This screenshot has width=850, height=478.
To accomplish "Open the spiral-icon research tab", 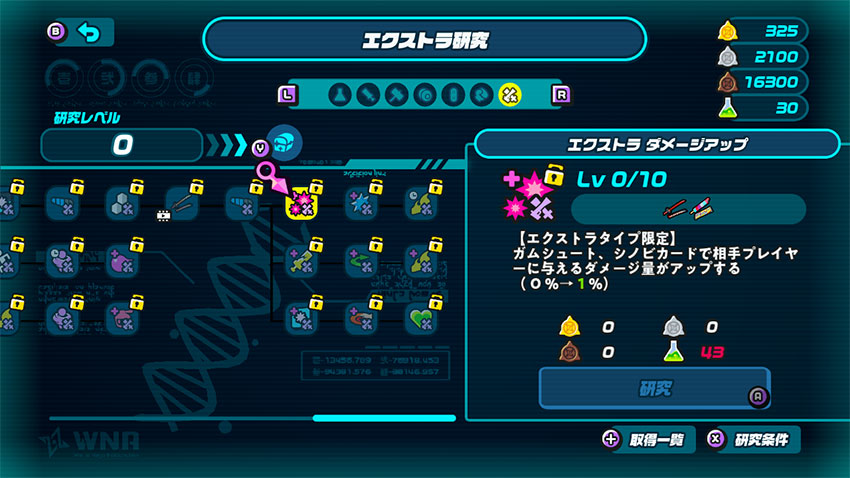I will tap(425, 95).
